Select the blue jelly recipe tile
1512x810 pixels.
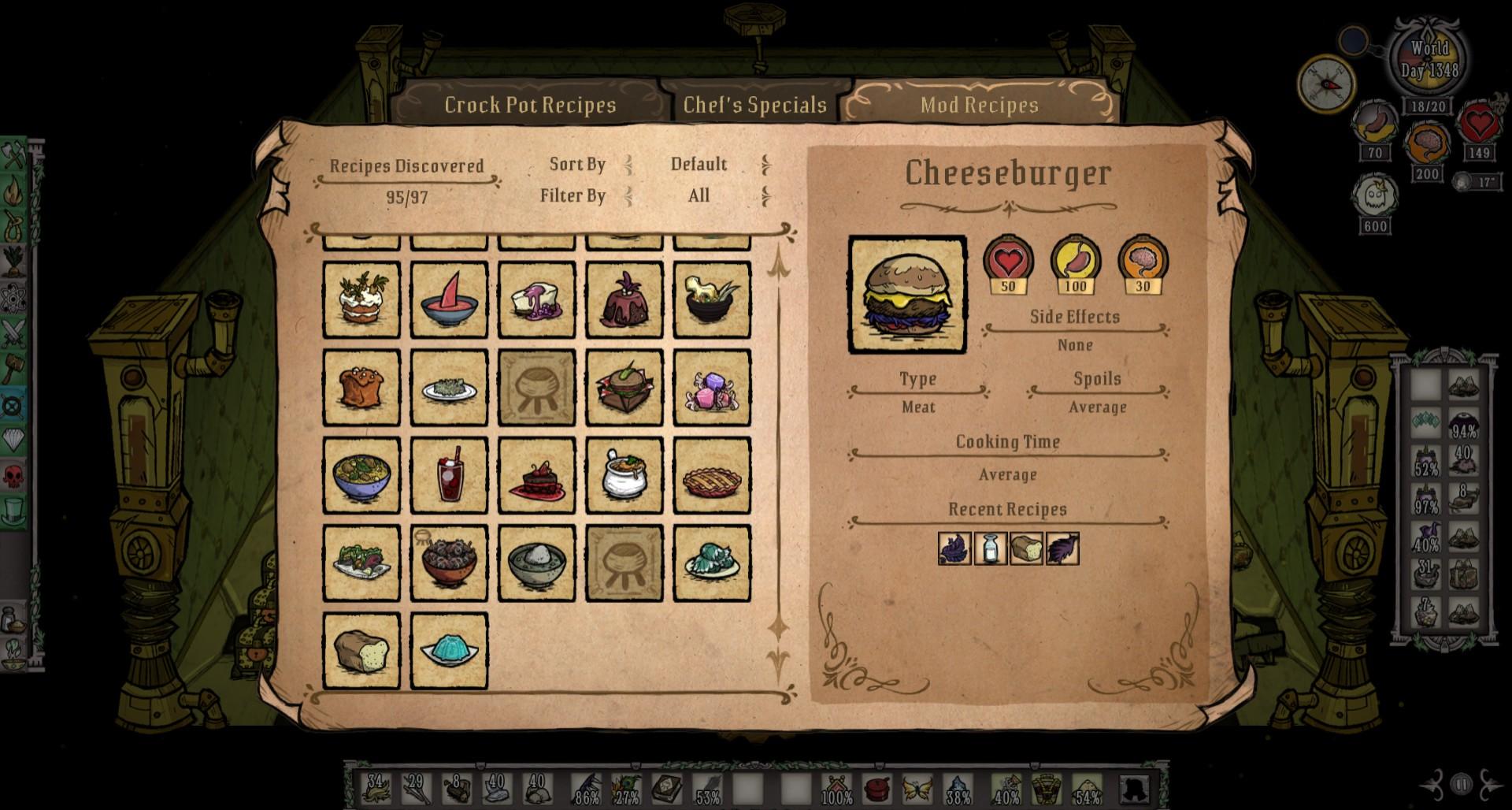[x=449, y=651]
